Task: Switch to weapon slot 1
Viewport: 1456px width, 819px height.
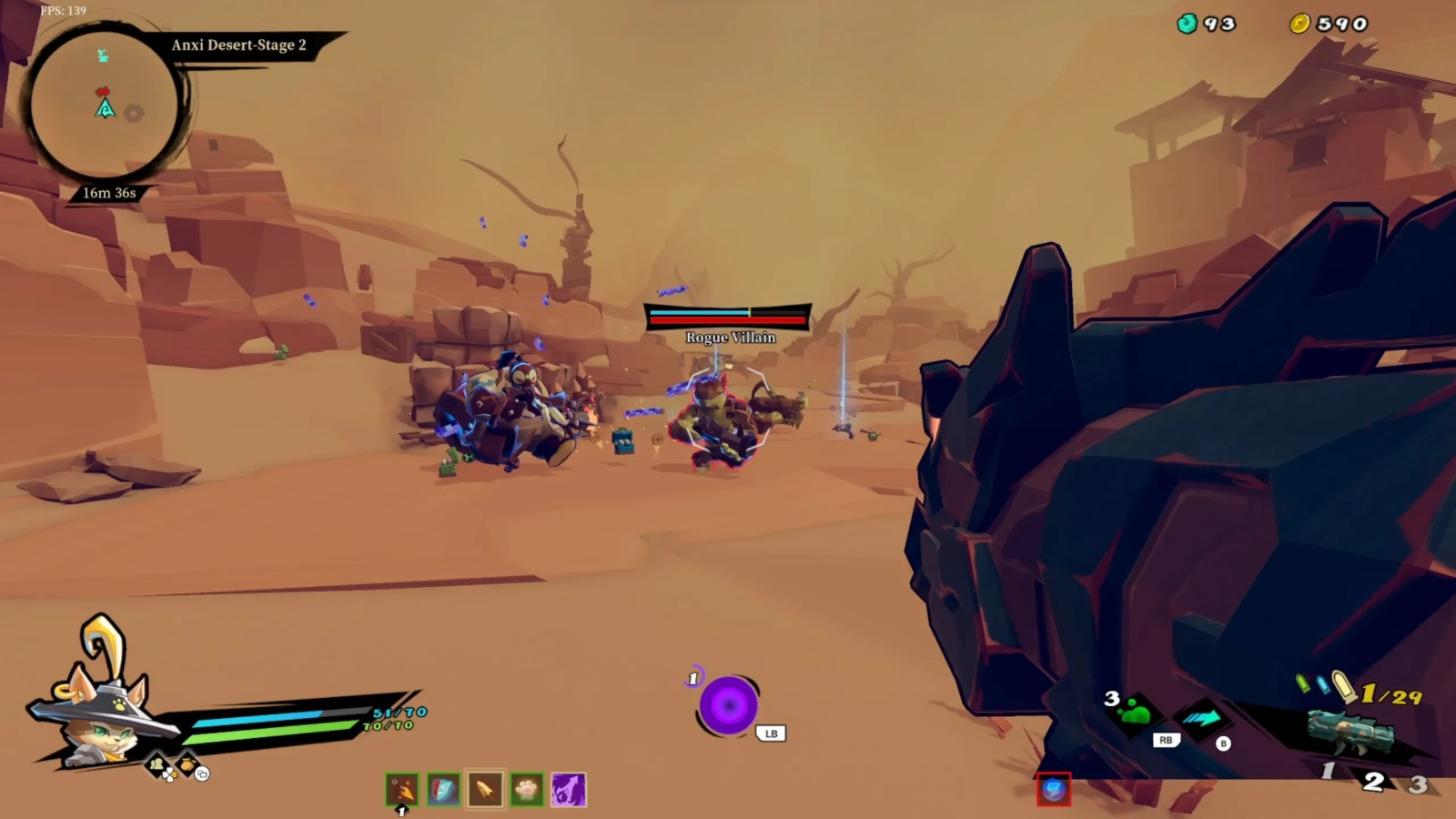Action: pyautogui.click(x=1328, y=772)
